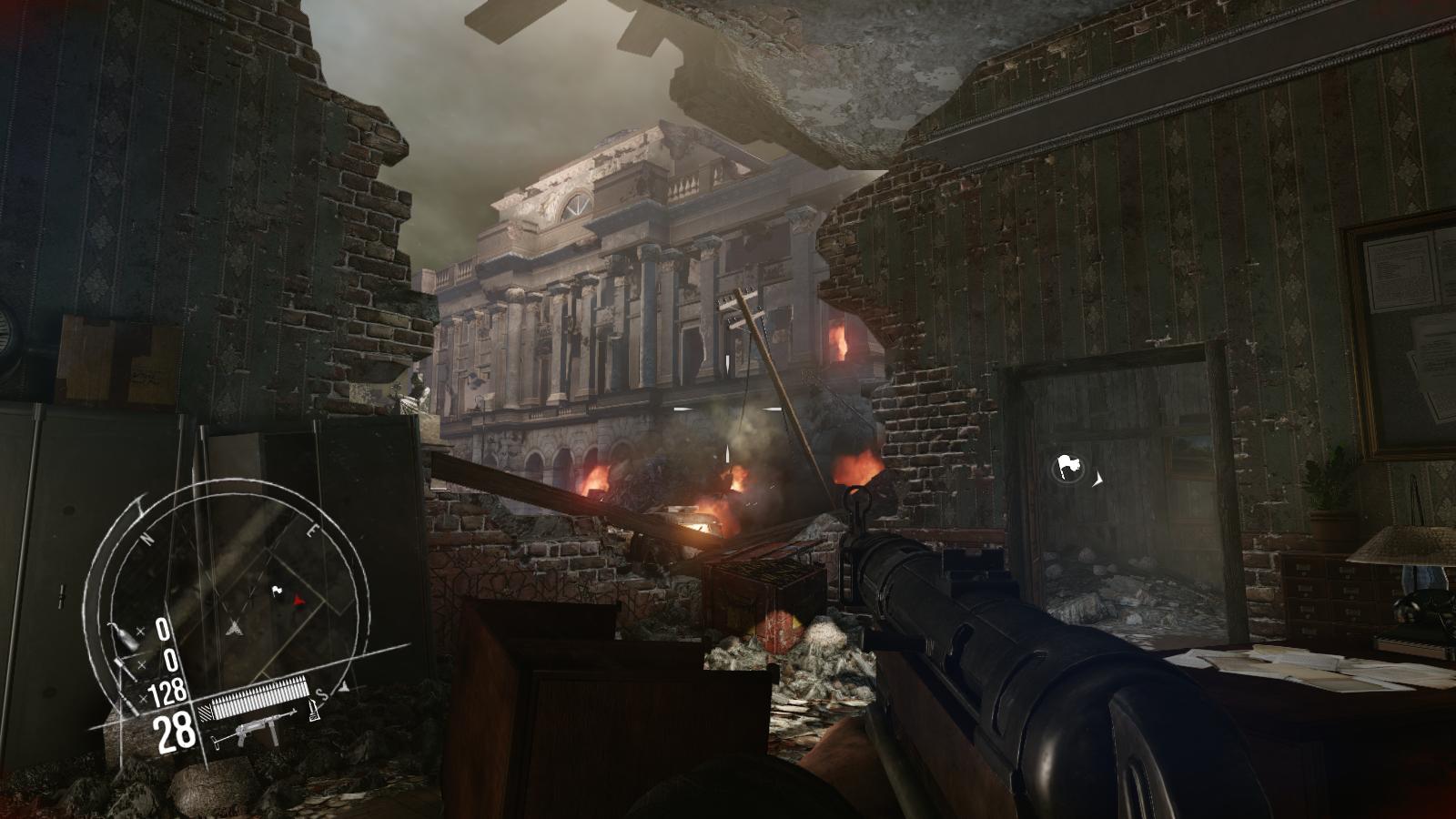Click the white flag marker on minimap

click(x=277, y=591)
